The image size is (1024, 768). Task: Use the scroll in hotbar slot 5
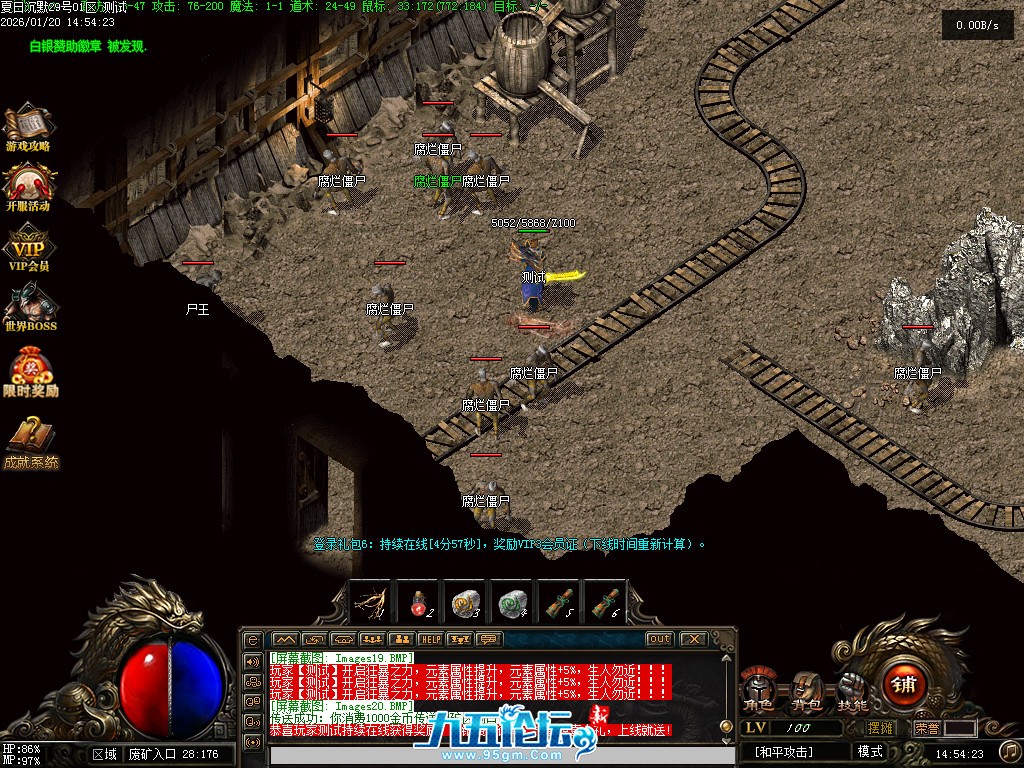point(559,602)
